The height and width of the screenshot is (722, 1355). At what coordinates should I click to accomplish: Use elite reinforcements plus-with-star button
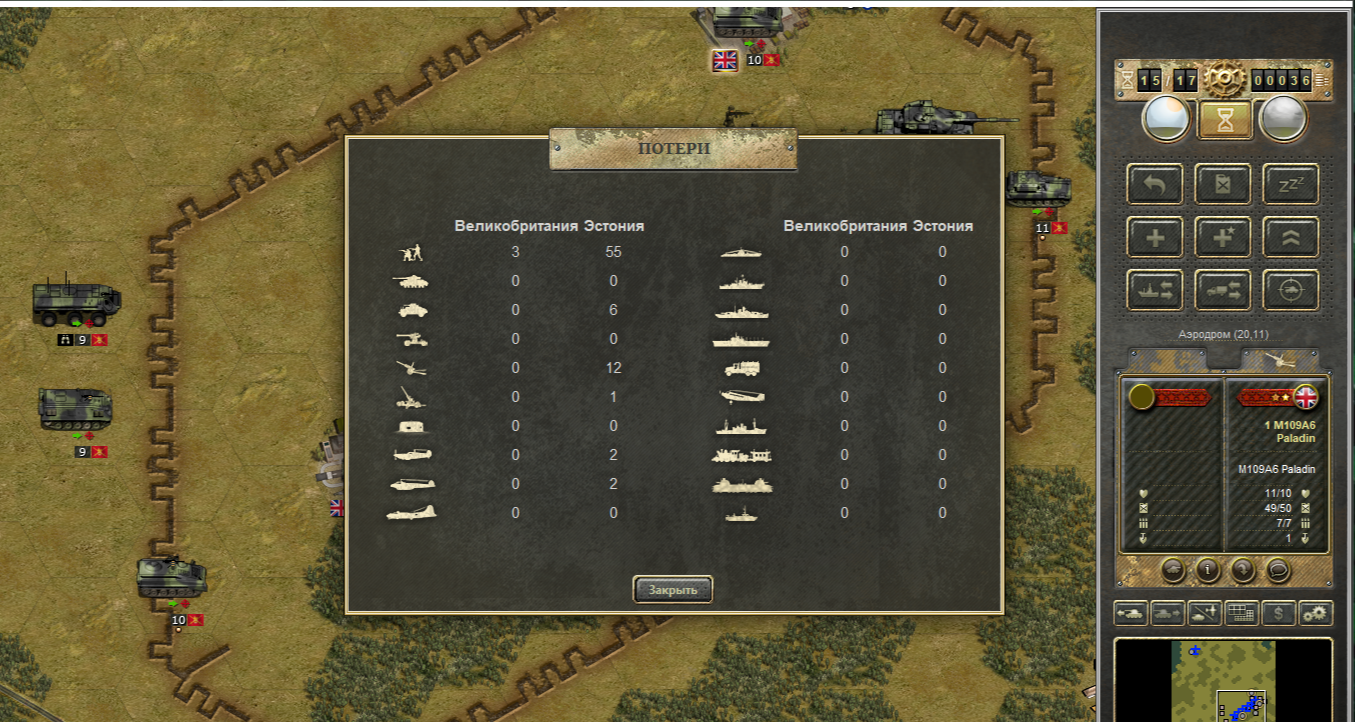tap(1222, 237)
